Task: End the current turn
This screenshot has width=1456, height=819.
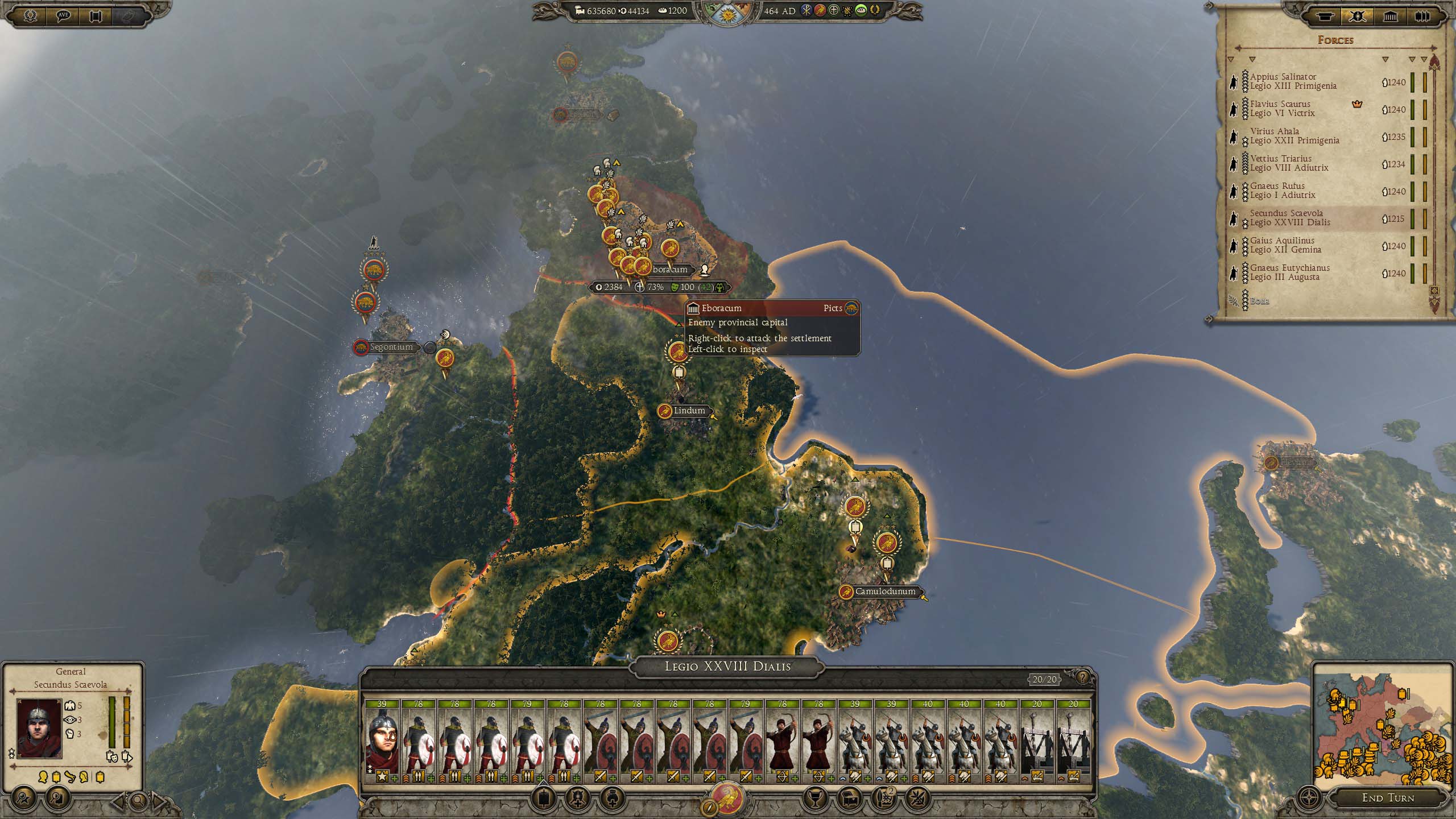Action: (1387, 797)
